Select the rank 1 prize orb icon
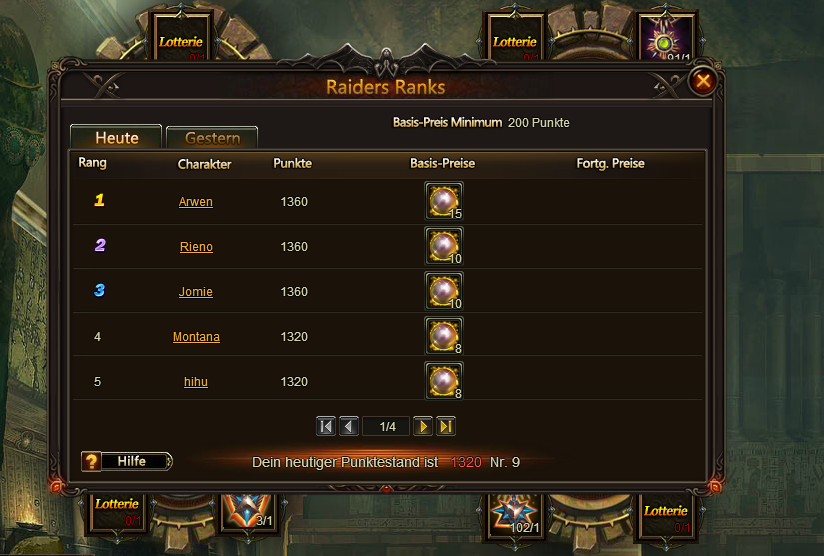Screen dimensions: 824x556 tap(443, 201)
